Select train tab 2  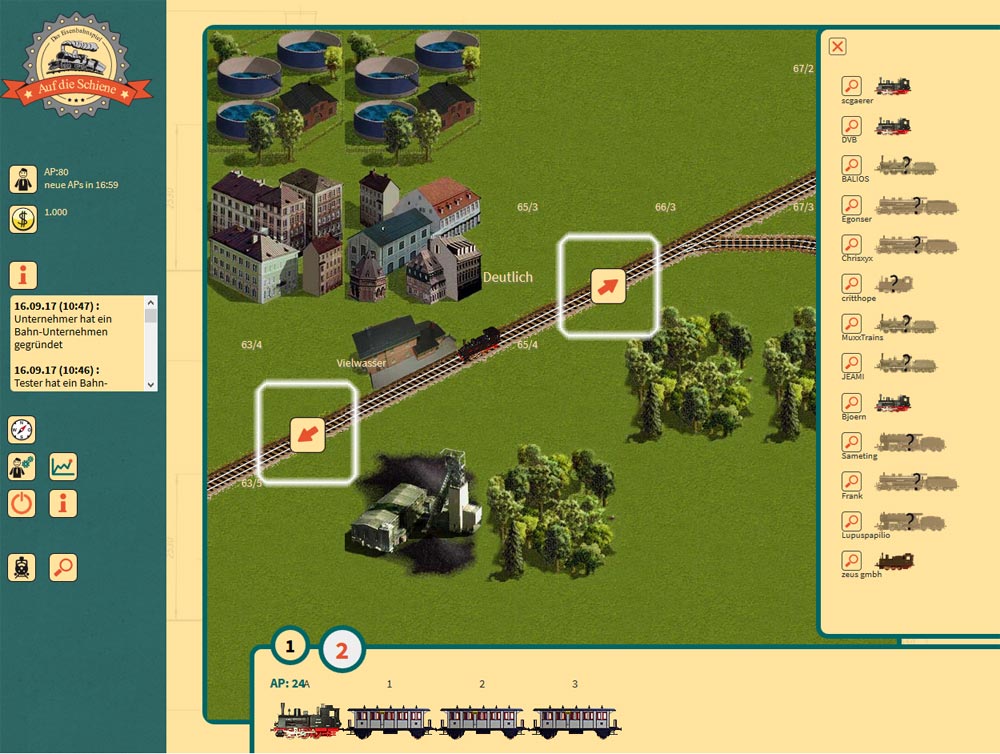click(x=342, y=650)
